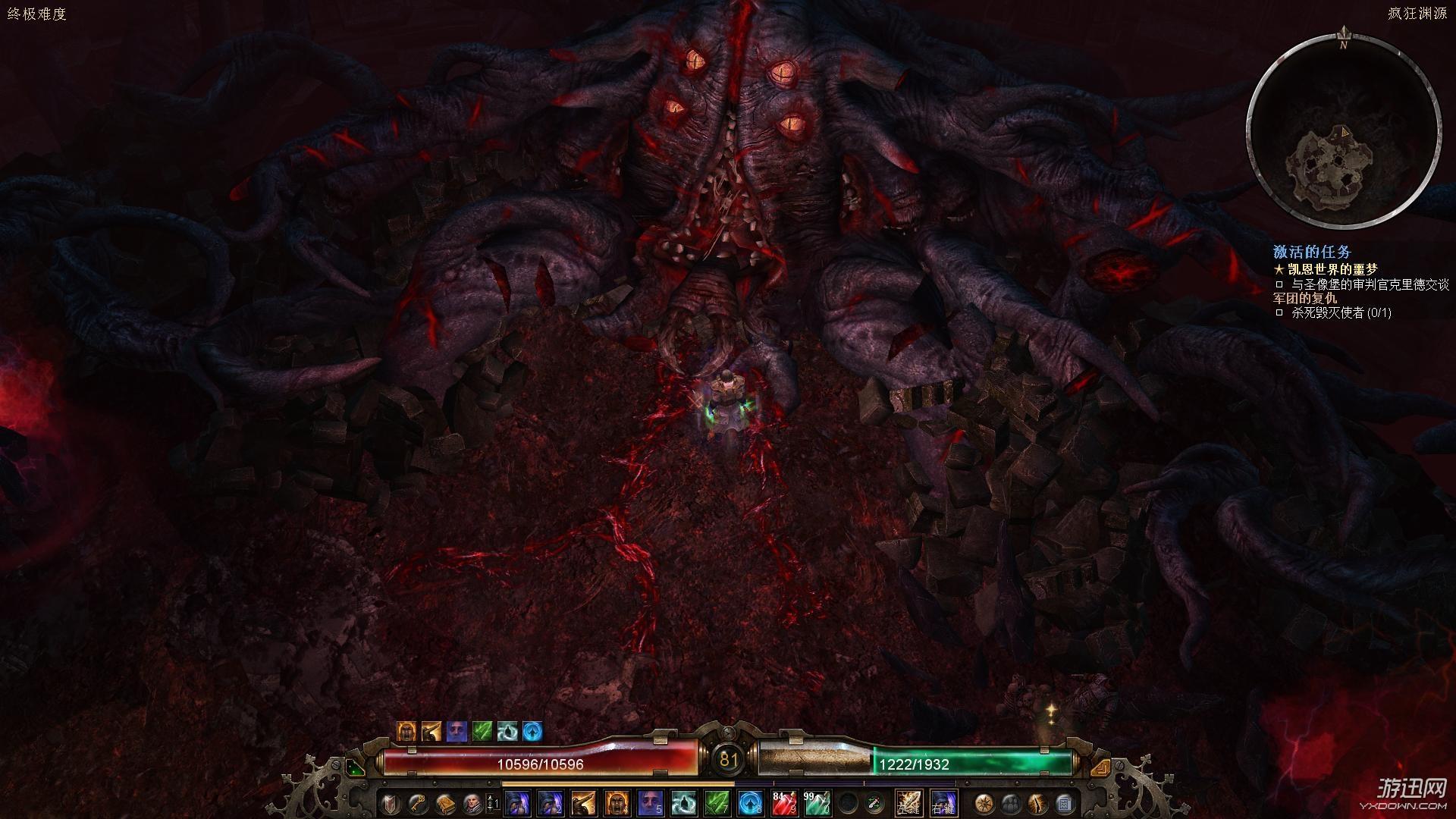Open the character sheet shield icon
Viewport: 1456px width, 819px height.
coord(390,803)
